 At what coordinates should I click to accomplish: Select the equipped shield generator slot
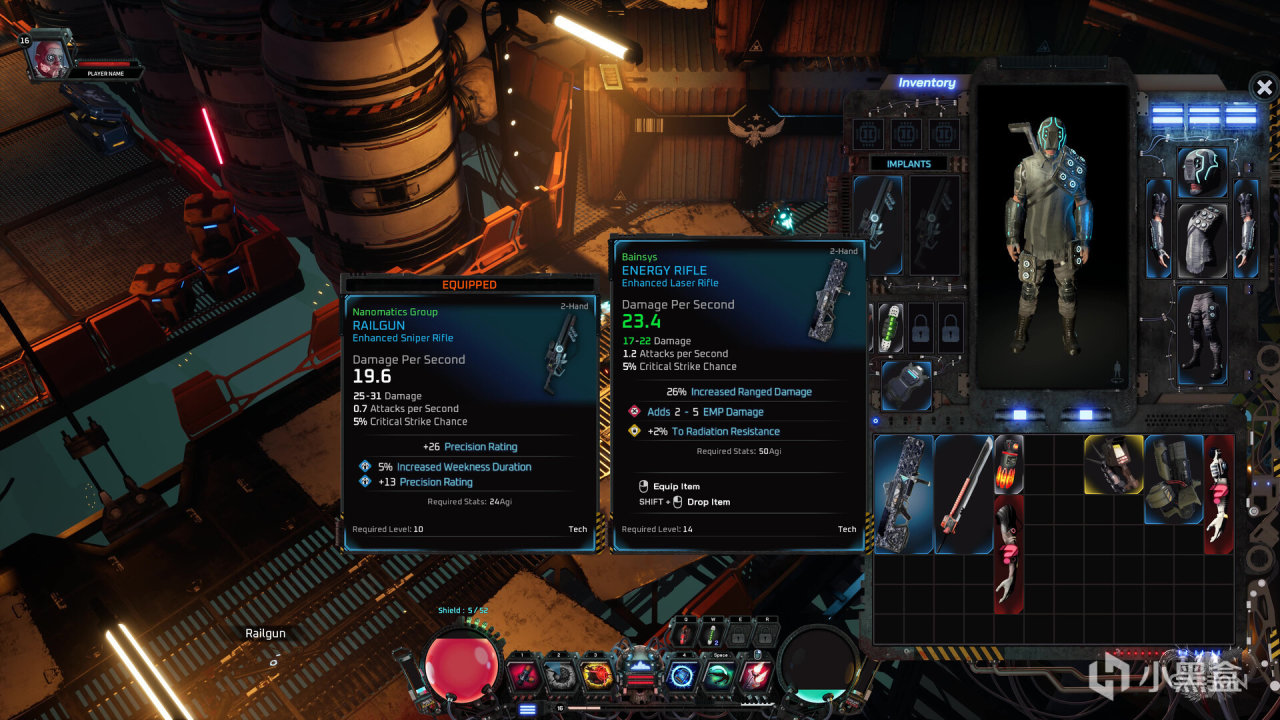(x=906, y=386)
